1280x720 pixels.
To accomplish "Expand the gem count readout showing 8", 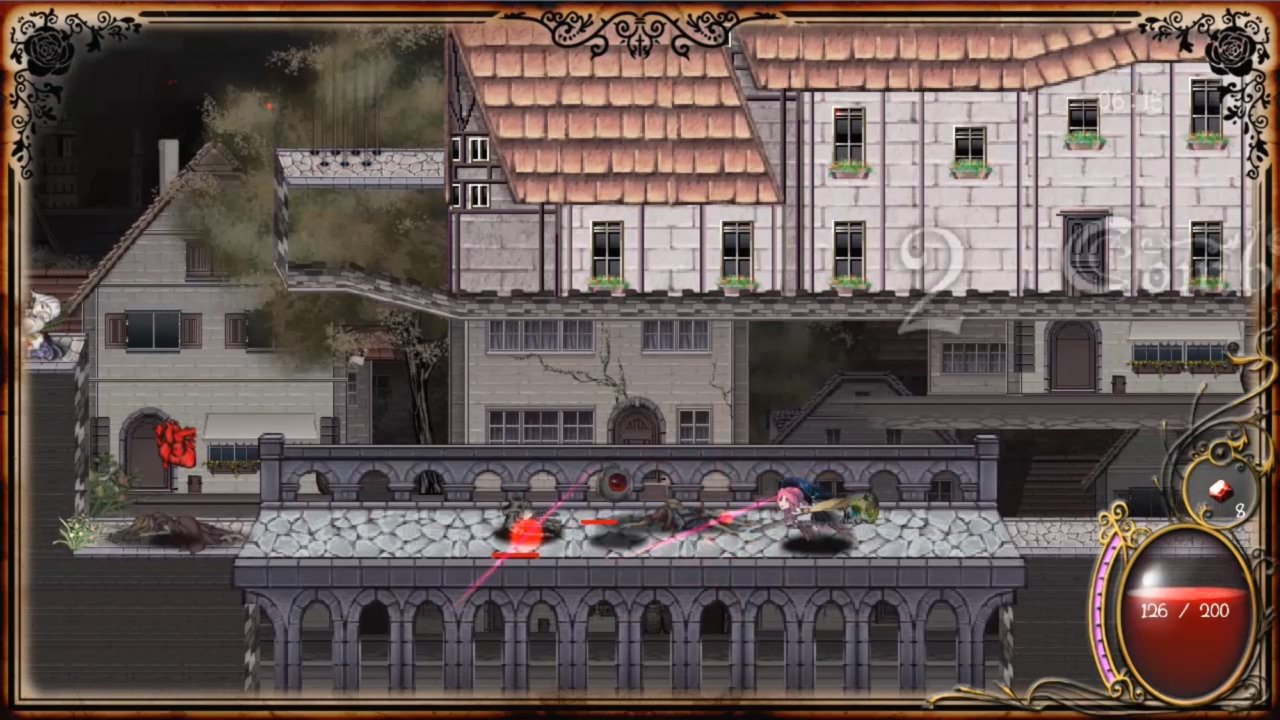I will [x=1239, y=511].
